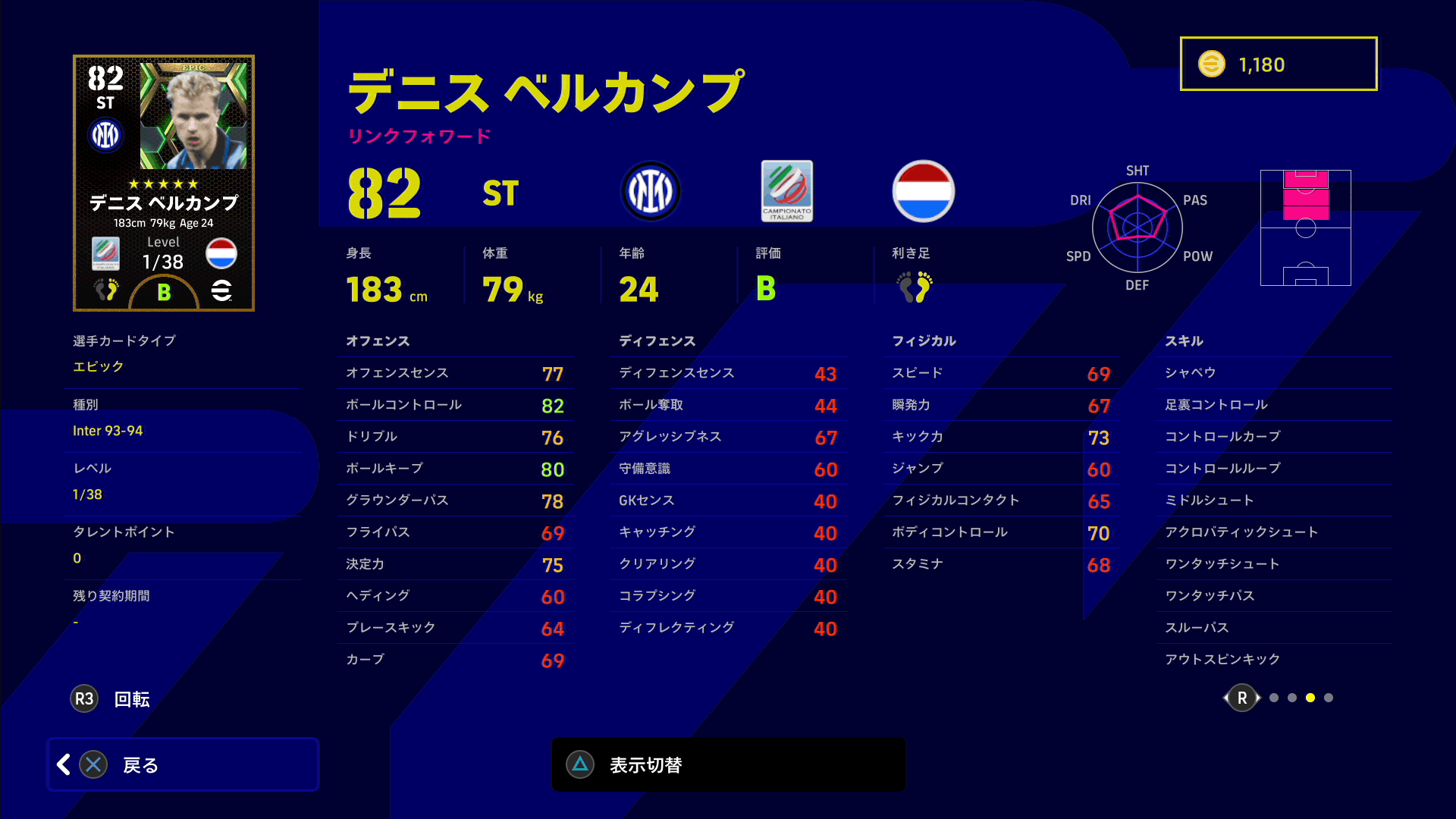This screenshot has height=819, width=1456.
Task: Go back with the 戻る button
Action: [x=183, y=764]
